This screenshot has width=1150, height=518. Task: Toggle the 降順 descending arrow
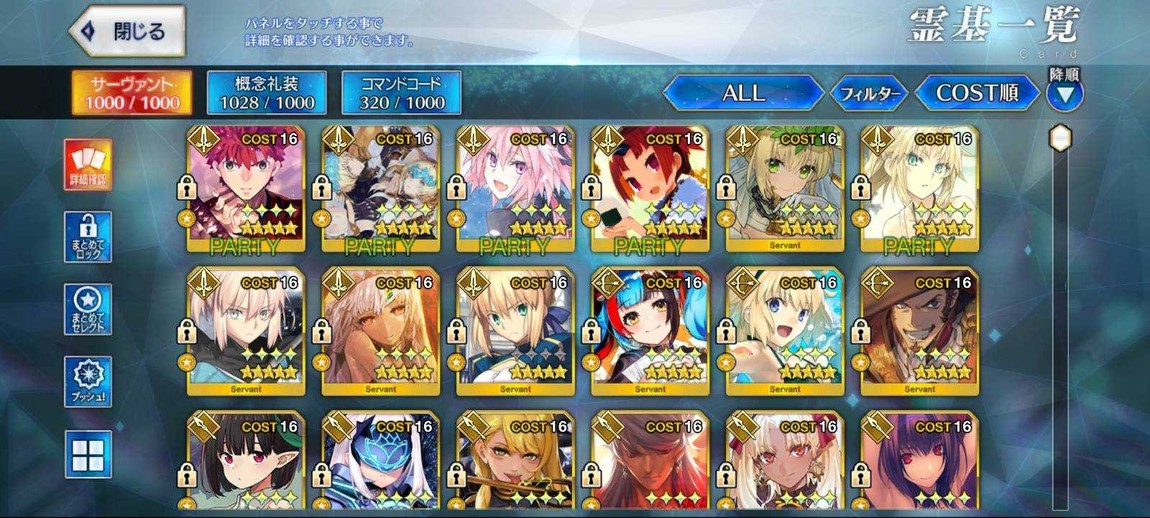coord(1064,95)
